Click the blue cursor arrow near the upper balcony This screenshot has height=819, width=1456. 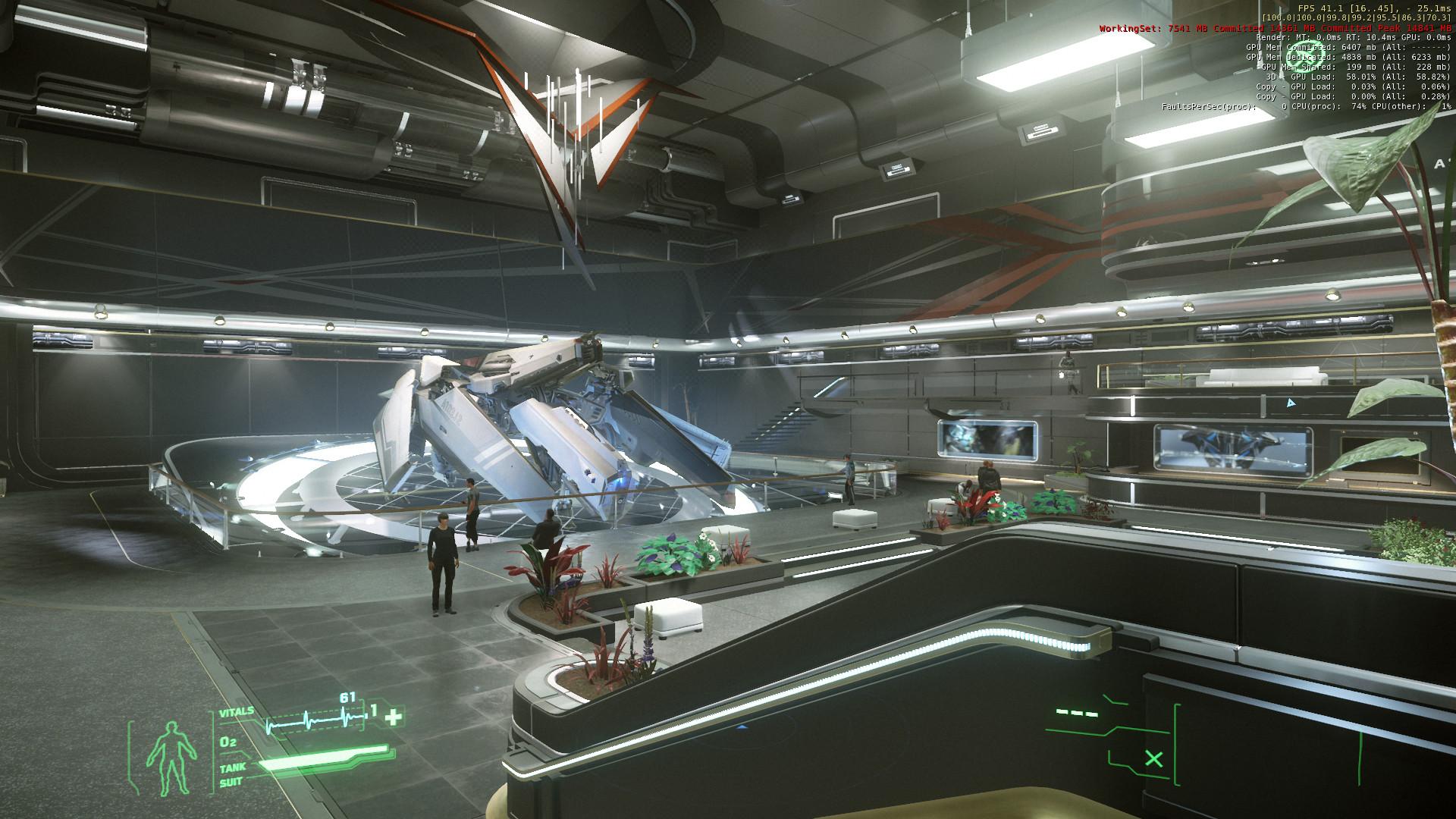1289,404
